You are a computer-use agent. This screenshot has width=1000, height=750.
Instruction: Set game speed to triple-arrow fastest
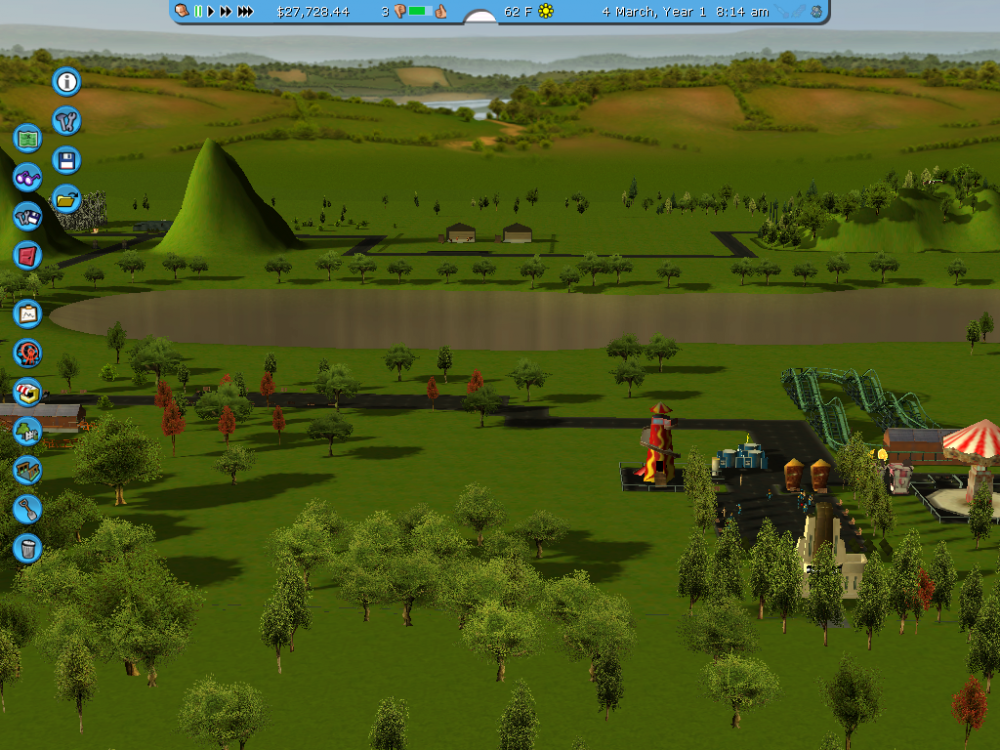[x=245, y=11]
